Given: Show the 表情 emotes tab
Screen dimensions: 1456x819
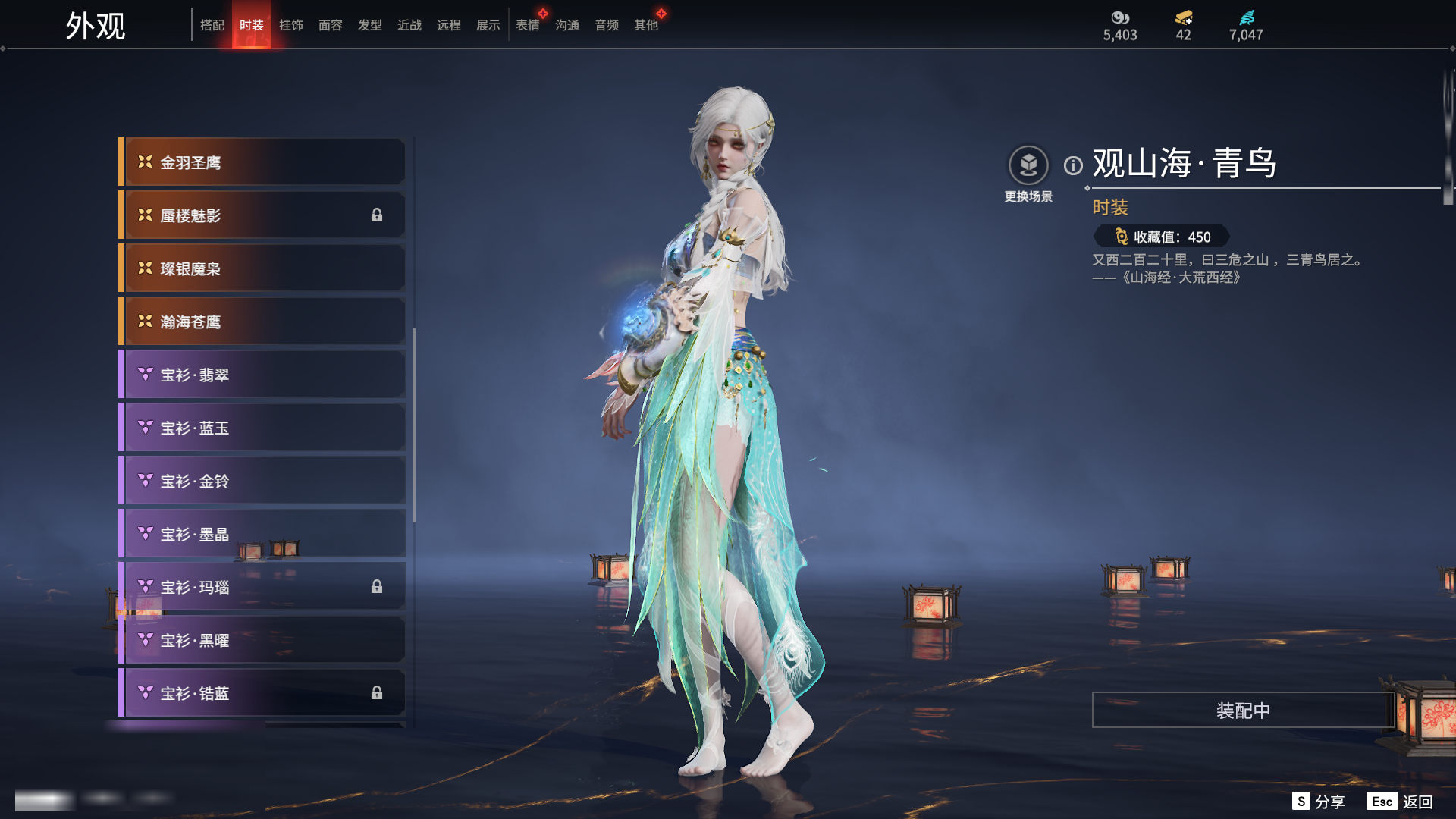Looking at the screenshot, I should click(528, 25).
